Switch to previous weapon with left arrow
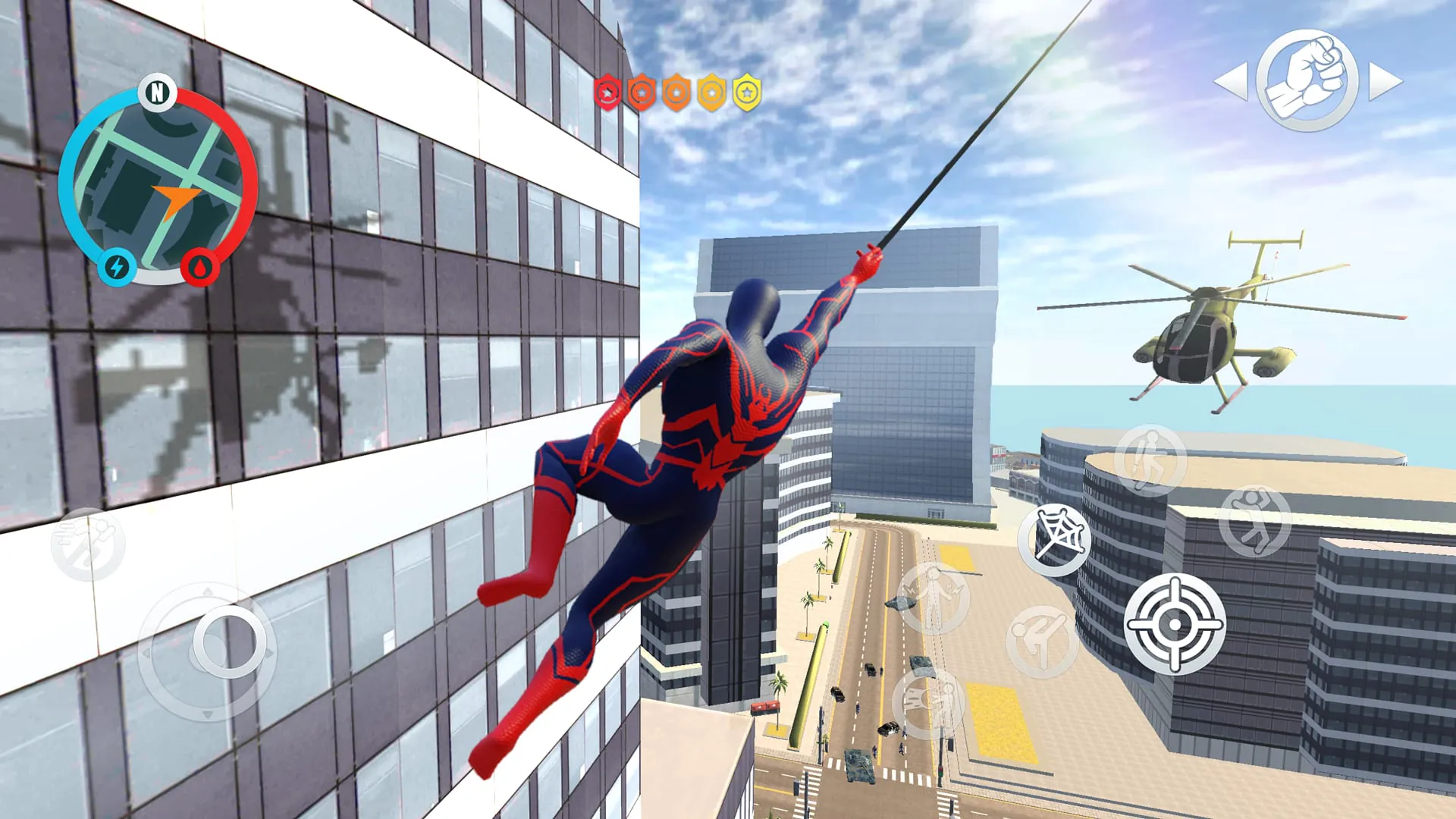1456x819 pixels. tap(1230, 81)
